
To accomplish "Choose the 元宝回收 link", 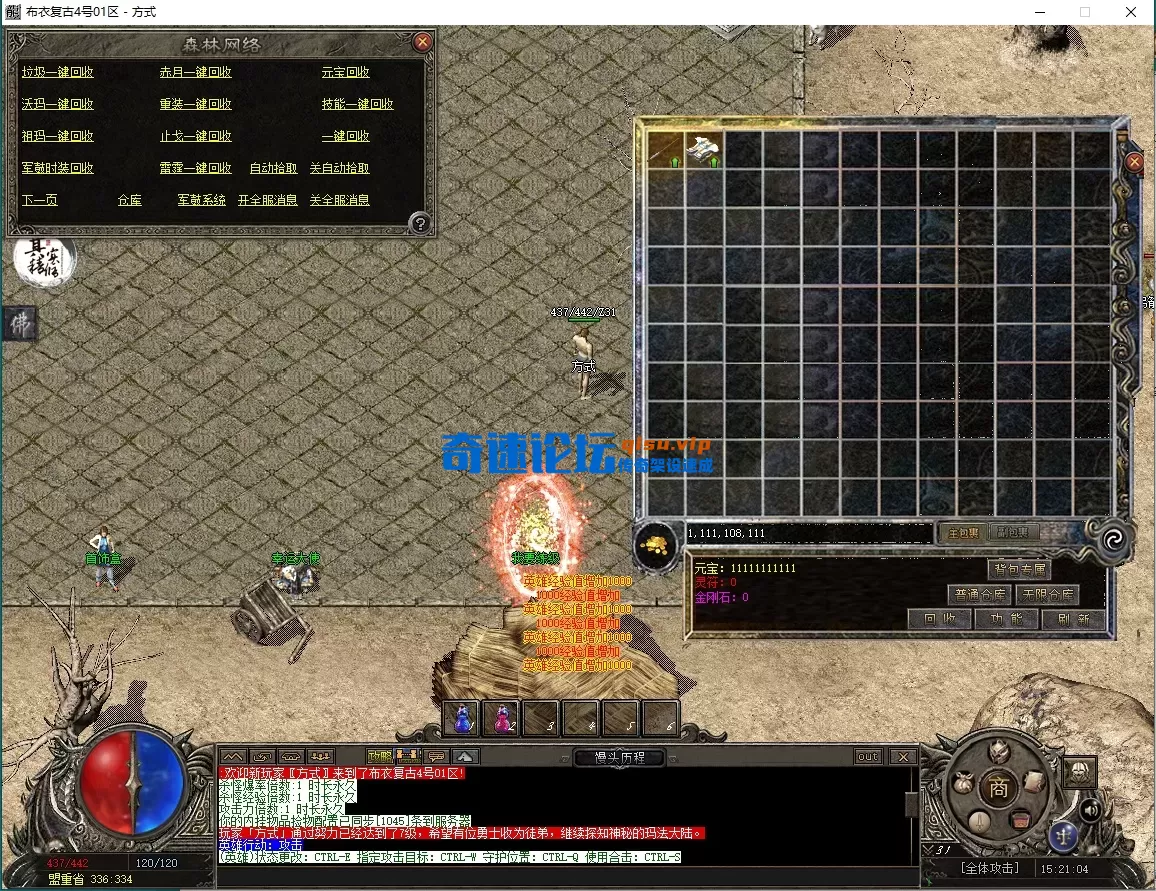I will tap(345, 72).
